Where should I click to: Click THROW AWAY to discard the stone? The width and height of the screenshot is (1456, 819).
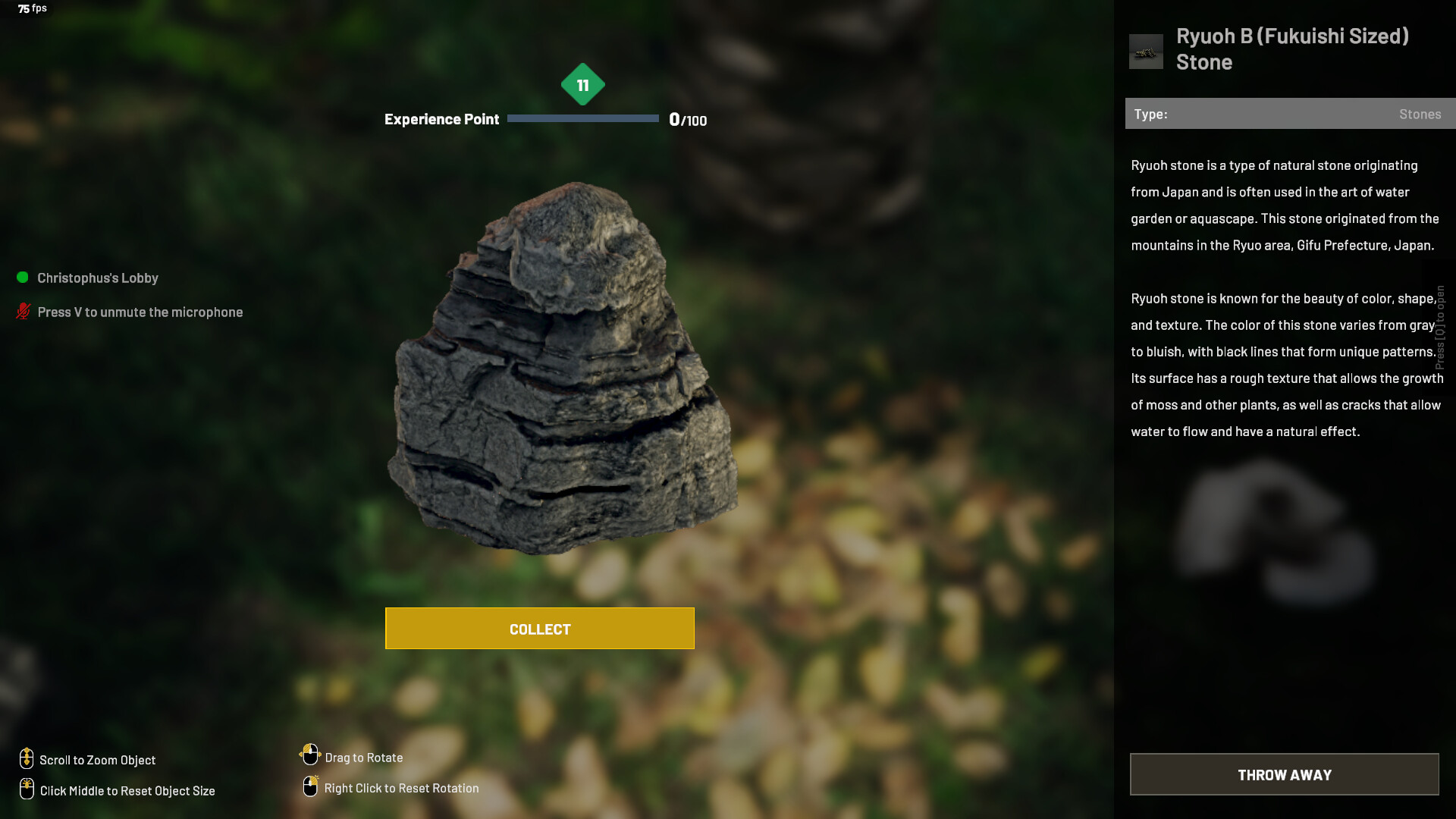click(x=1284, y=774)
